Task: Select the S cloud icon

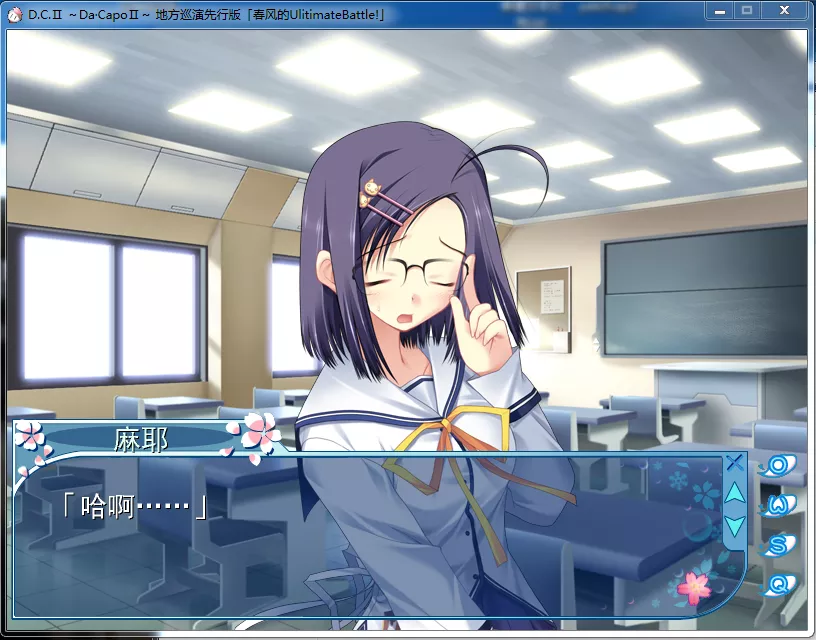Action: [777, 545]
